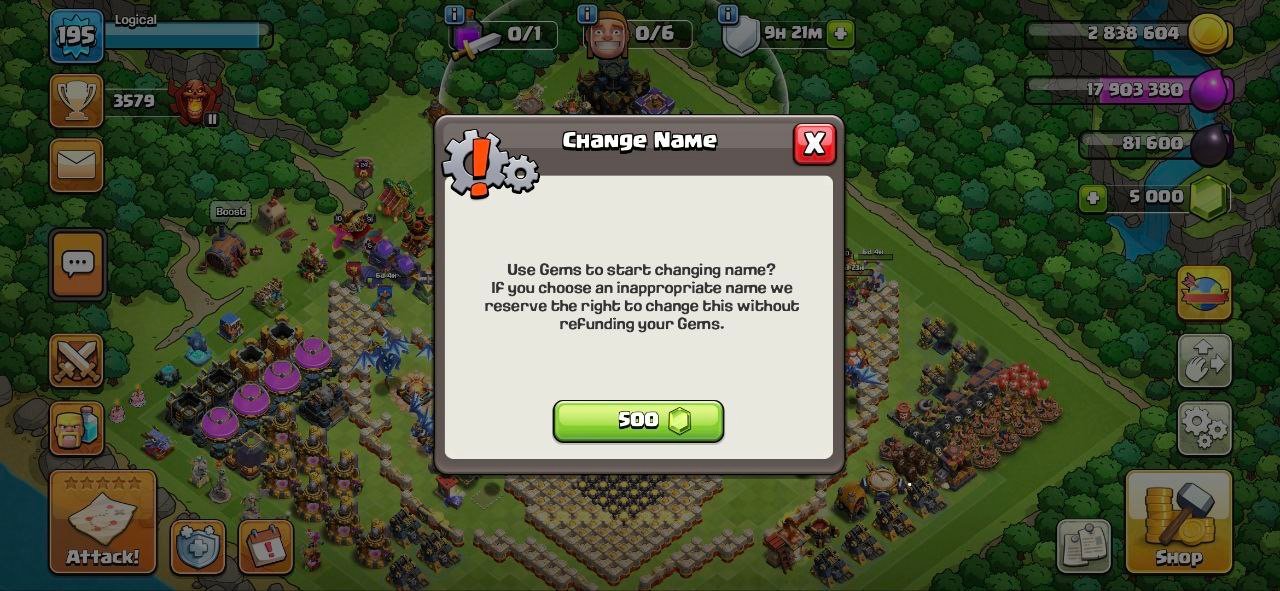Open the clipboard notes icon
This screenshot has height=591, width=1280.
(x=1083, y=546)
